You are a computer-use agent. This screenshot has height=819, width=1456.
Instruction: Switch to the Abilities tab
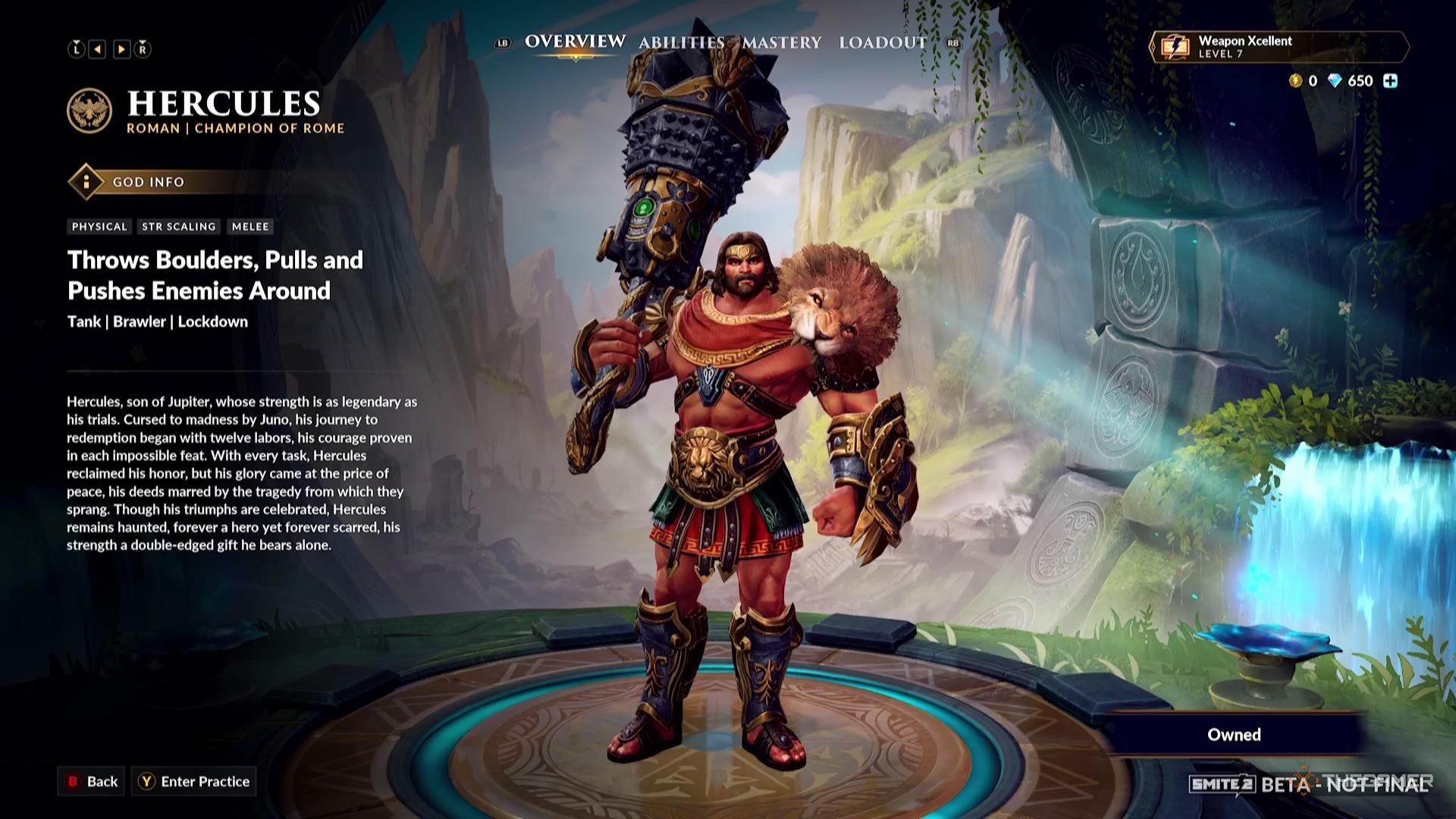681,43
